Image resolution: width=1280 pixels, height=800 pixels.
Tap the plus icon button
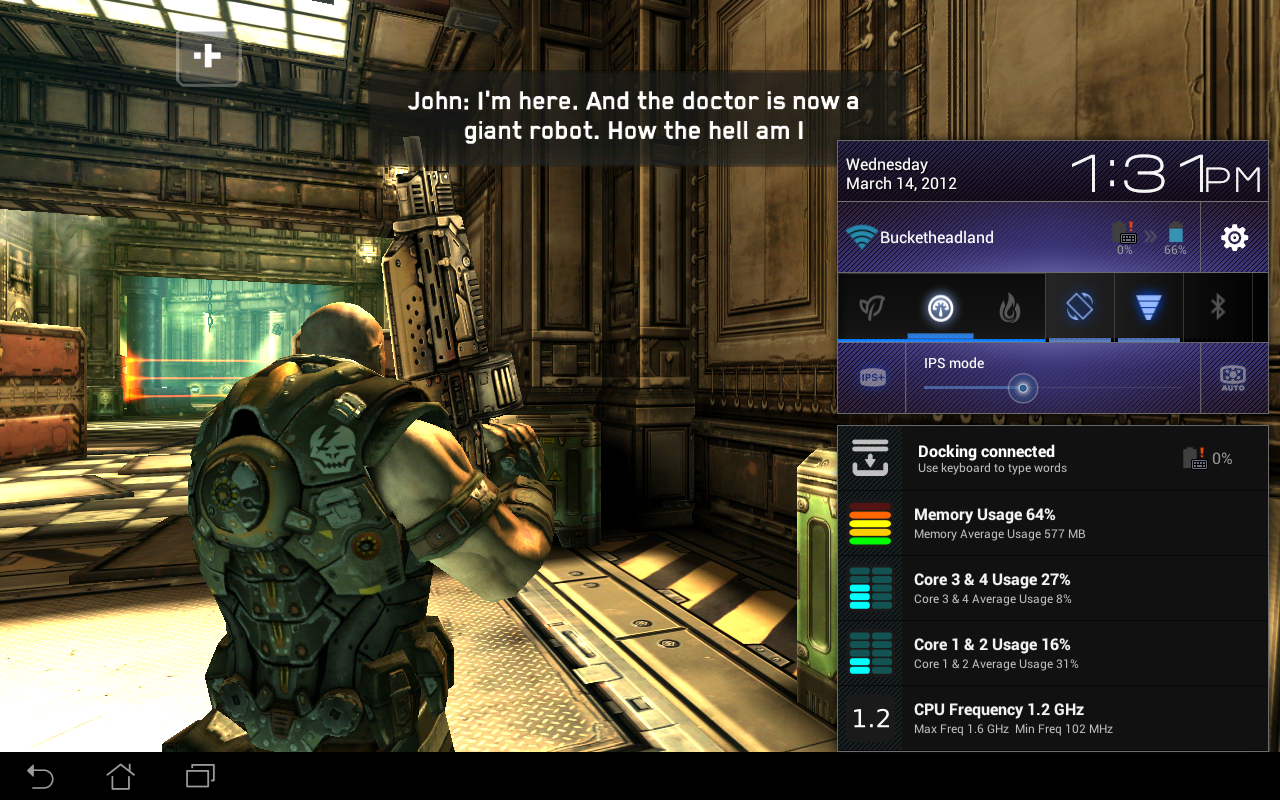[208, 56]
